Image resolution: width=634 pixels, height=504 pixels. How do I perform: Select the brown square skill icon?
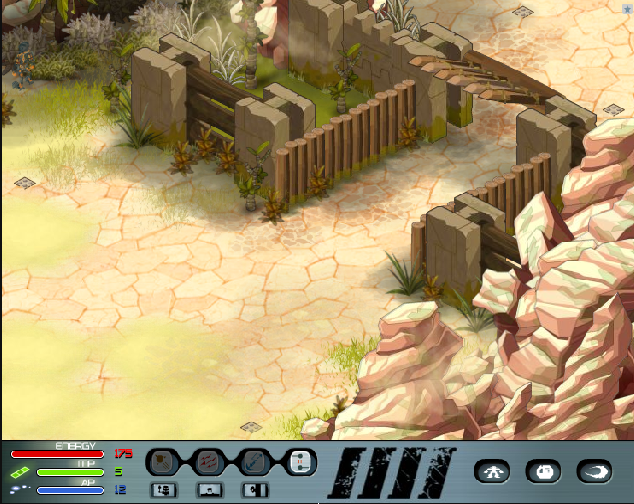click(163, 461)
